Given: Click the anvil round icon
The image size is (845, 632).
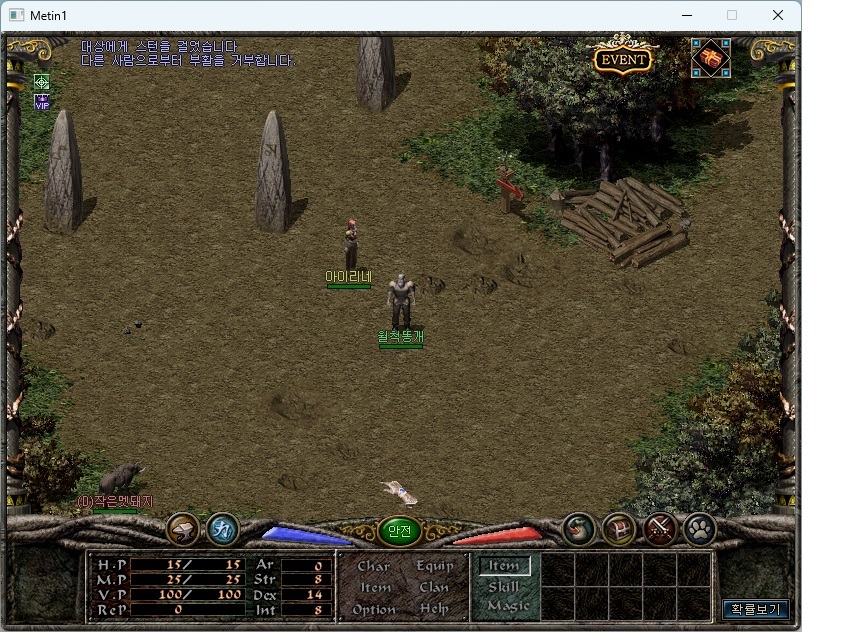Looking at the screenshot, I should pos(183,528).
